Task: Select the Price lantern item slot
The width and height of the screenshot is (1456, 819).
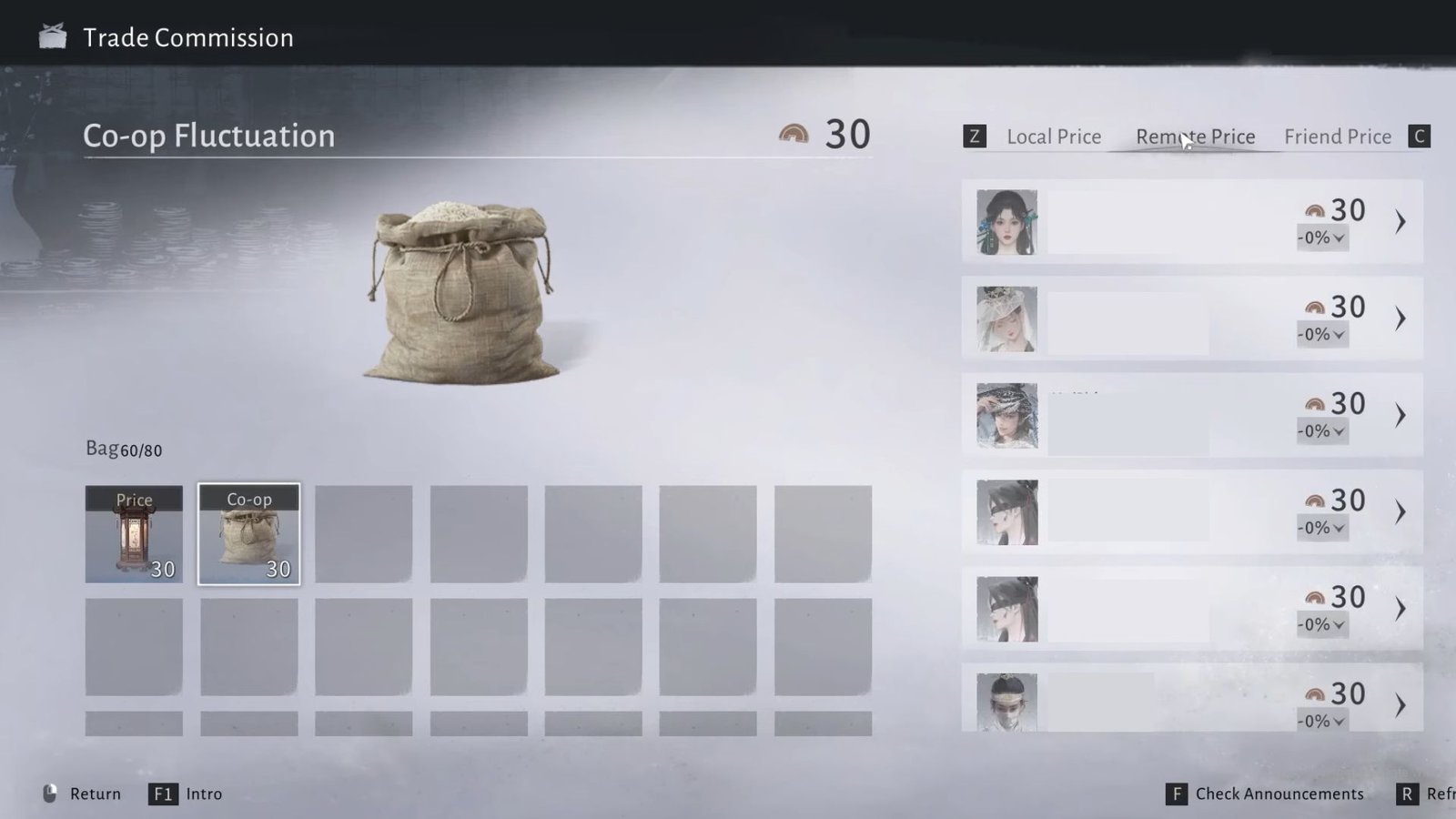Action: [x=134, y=534]
